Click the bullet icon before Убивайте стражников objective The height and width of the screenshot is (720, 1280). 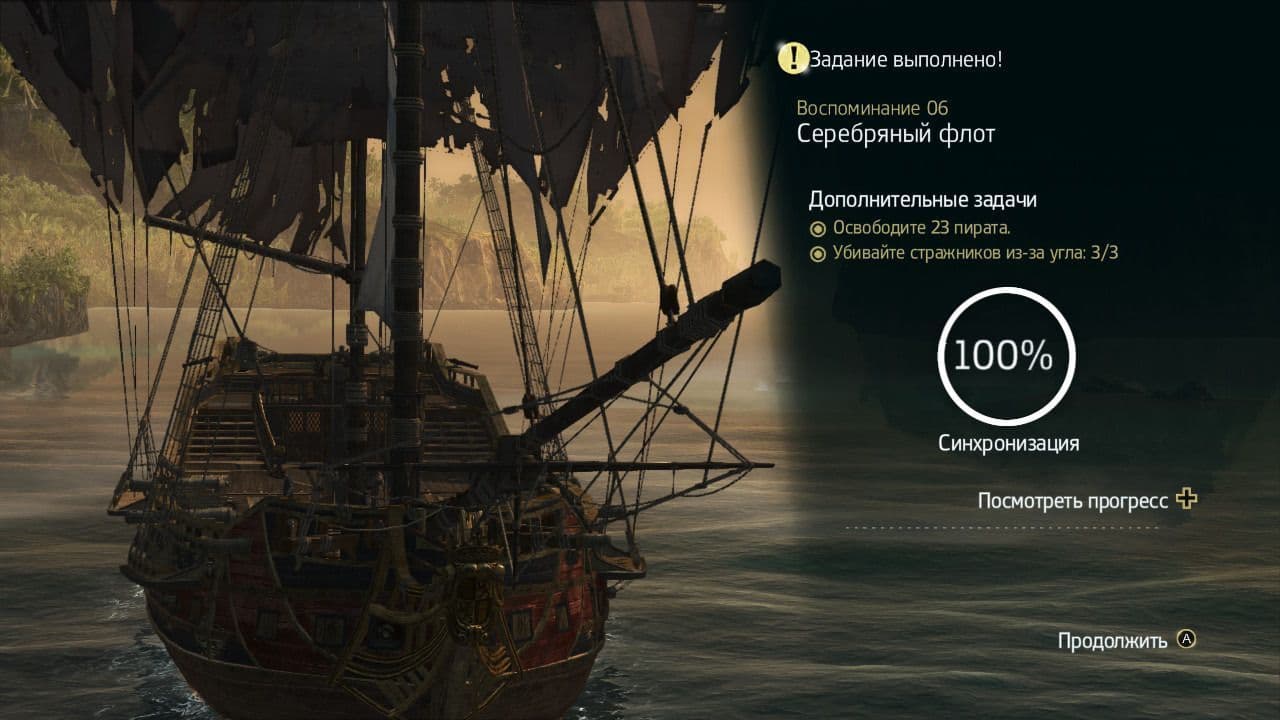(820, 253)
